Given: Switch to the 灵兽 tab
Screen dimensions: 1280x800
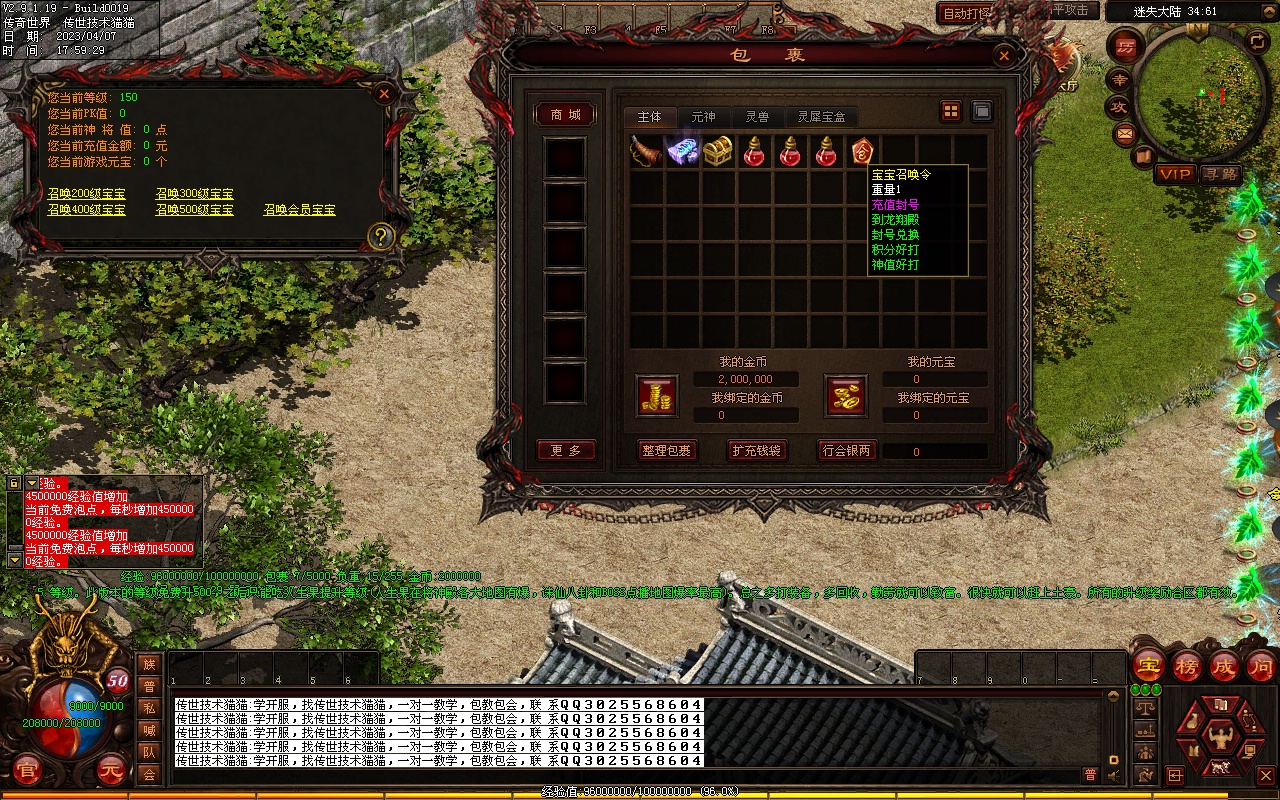Looking at the screenshot, I should point(757,117).
